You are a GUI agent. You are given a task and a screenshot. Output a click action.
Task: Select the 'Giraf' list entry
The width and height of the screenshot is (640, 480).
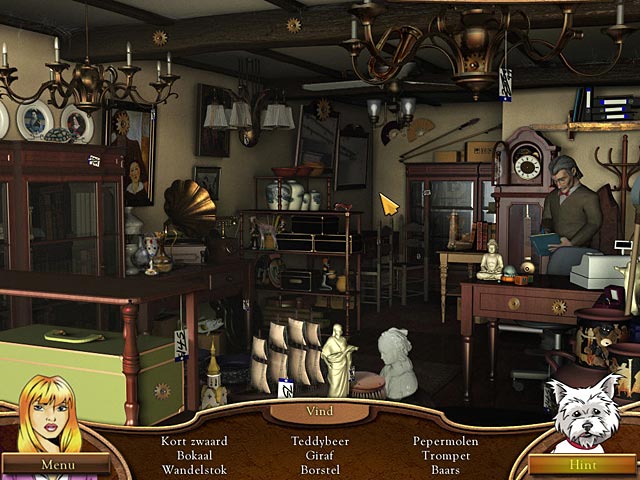[319, 455]
